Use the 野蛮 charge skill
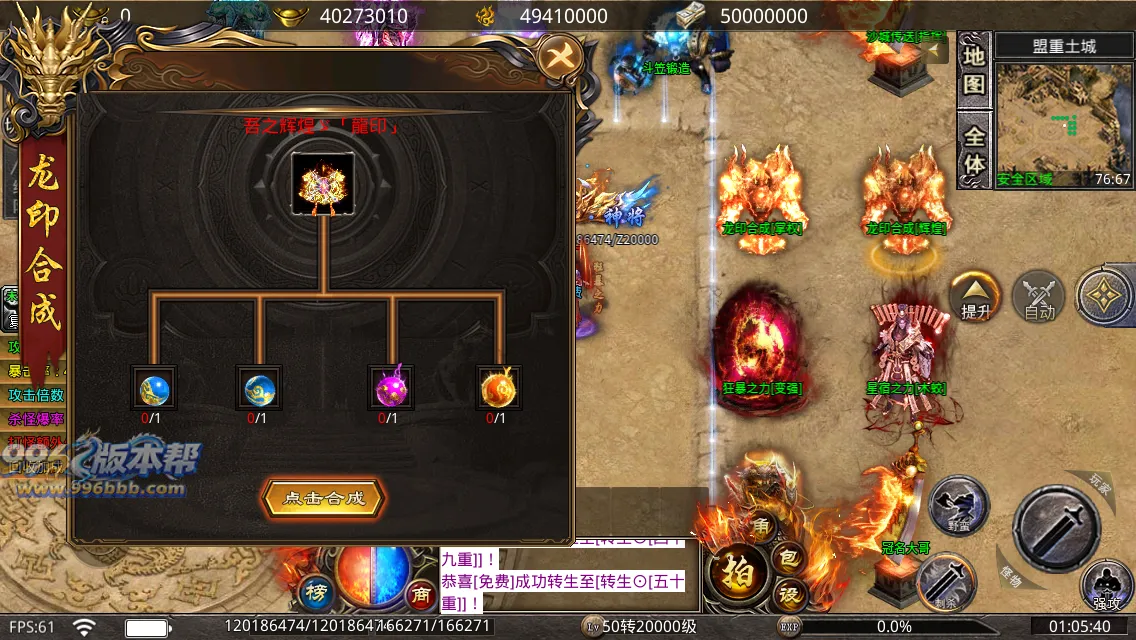Screen dimensions: 1136x640 coord(957,505)
